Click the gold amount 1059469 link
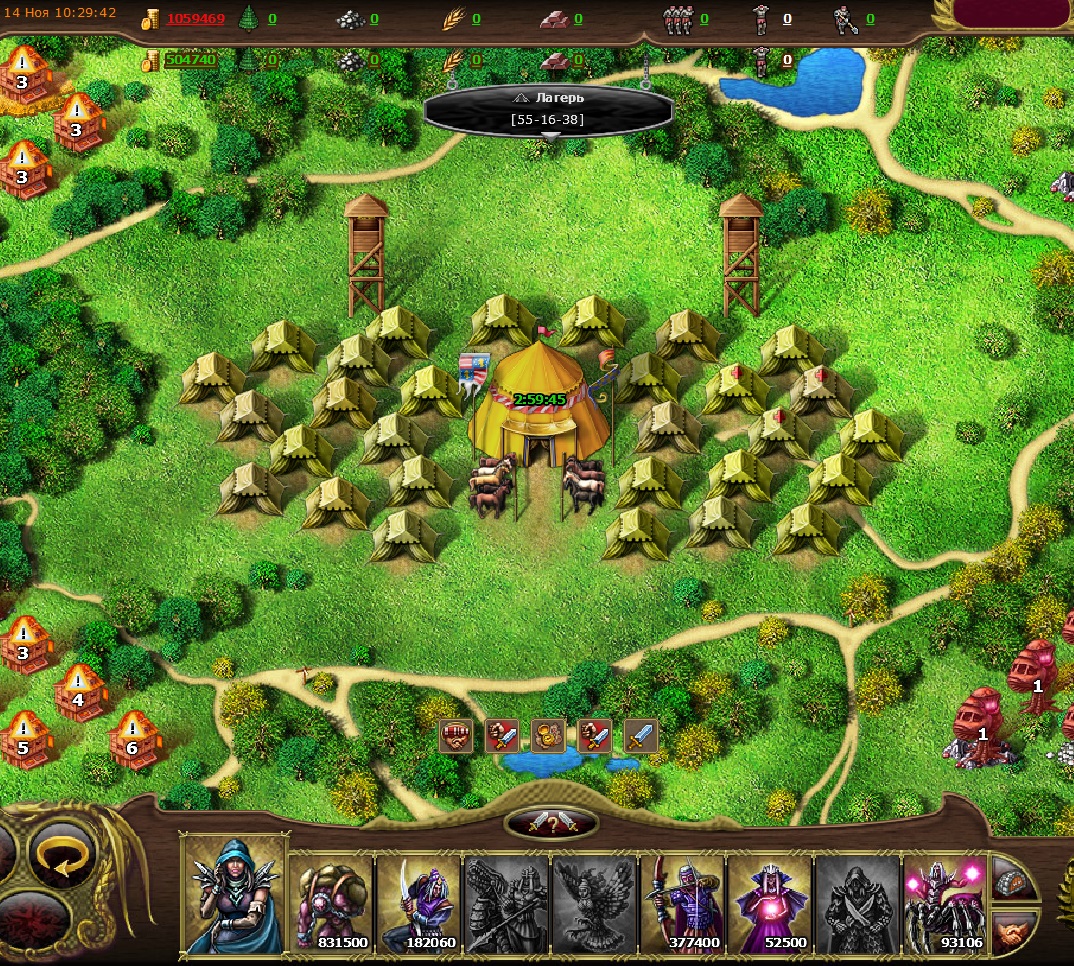Image resolution: width=1074 pixels, height=966 pixels. click(x=196, y=18)
